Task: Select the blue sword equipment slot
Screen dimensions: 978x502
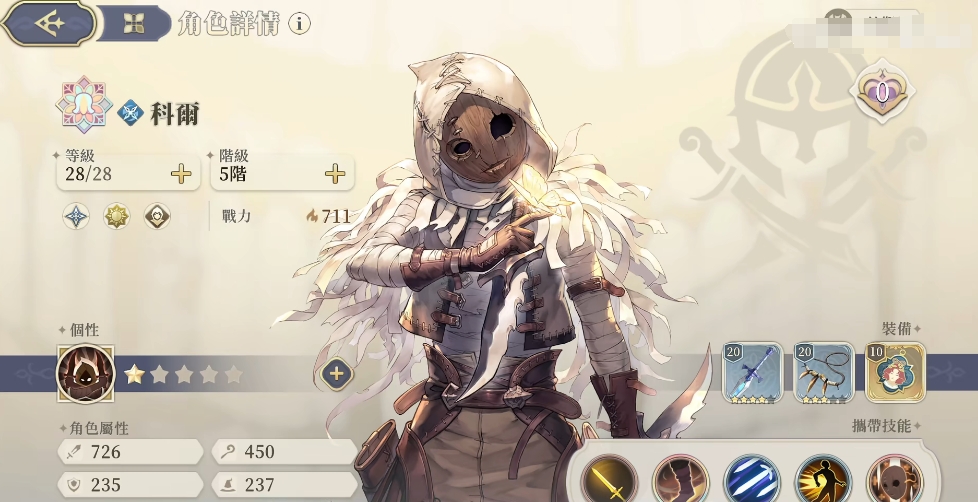Action: (x=752, y=372)
